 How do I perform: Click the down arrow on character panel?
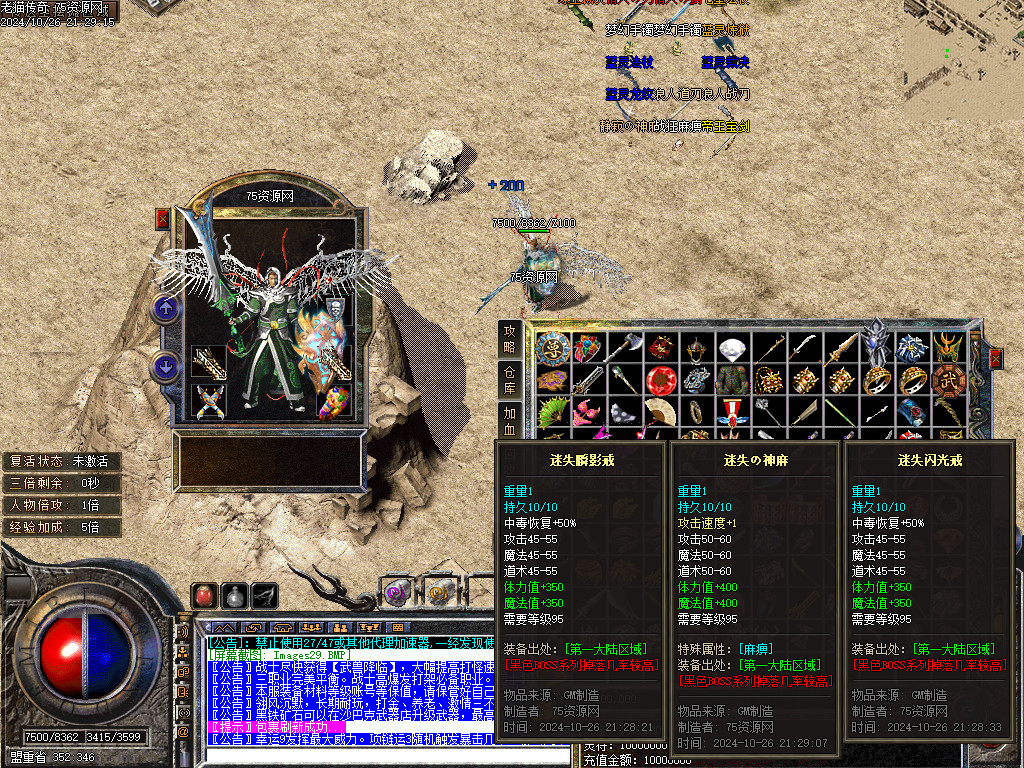tap(165, 367)
